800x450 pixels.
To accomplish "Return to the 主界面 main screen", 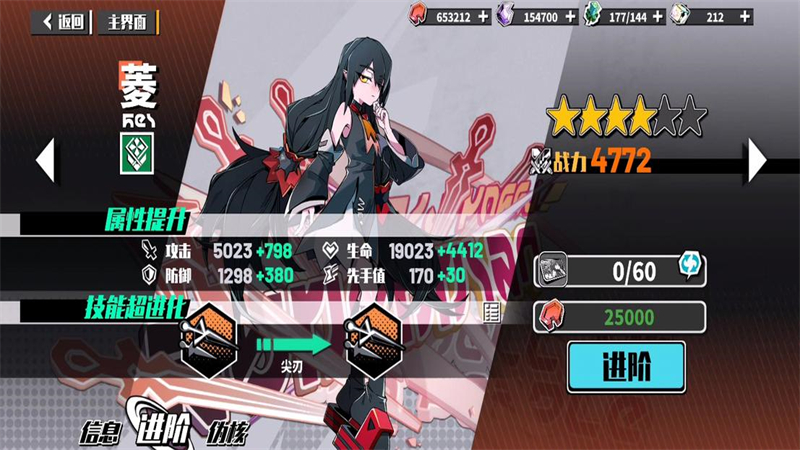I will (x=127, y=21).
